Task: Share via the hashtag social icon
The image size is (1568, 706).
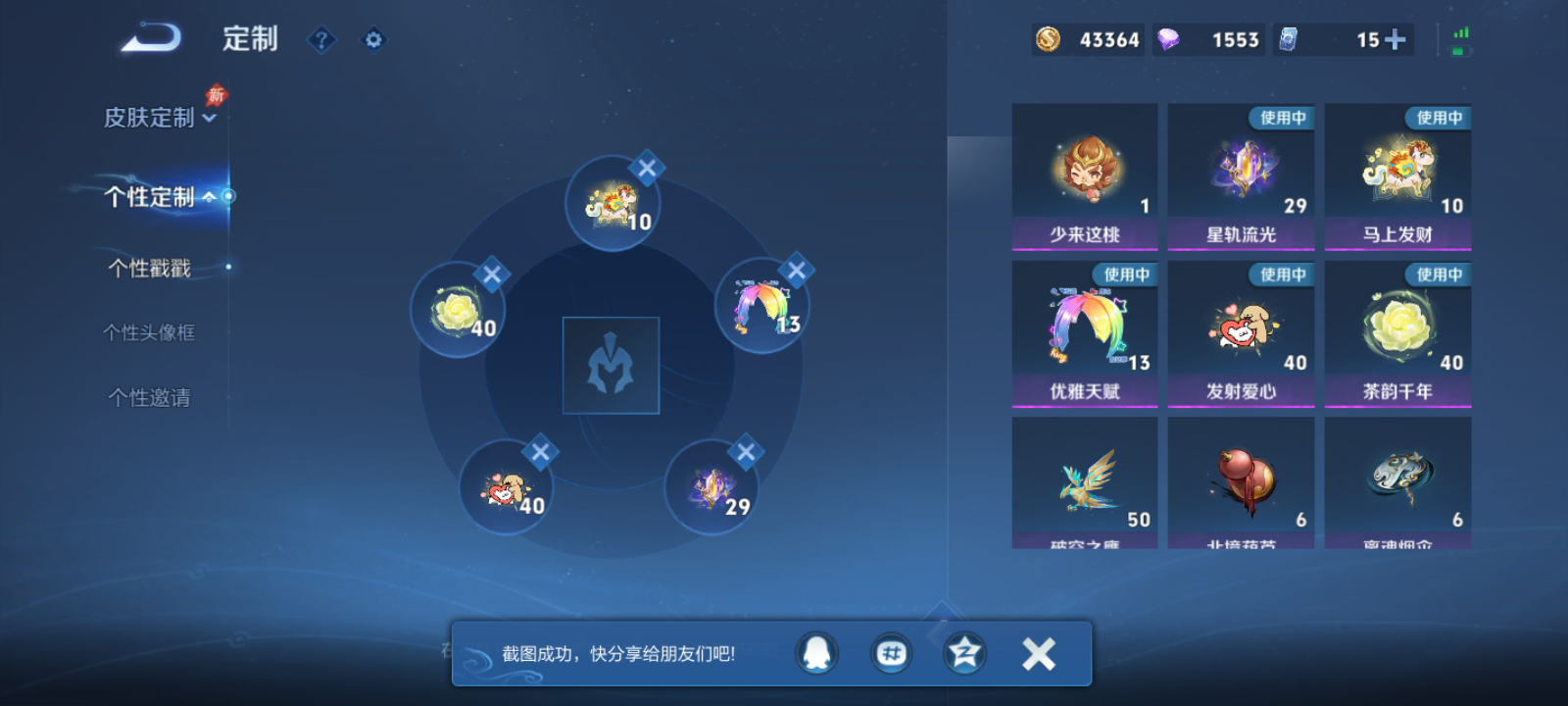Action: point(890,652)
